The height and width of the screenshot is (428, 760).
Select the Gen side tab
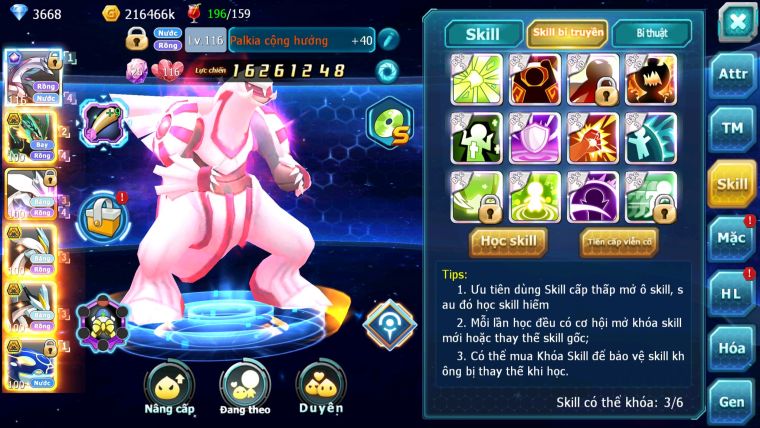(x=732, y=401)
